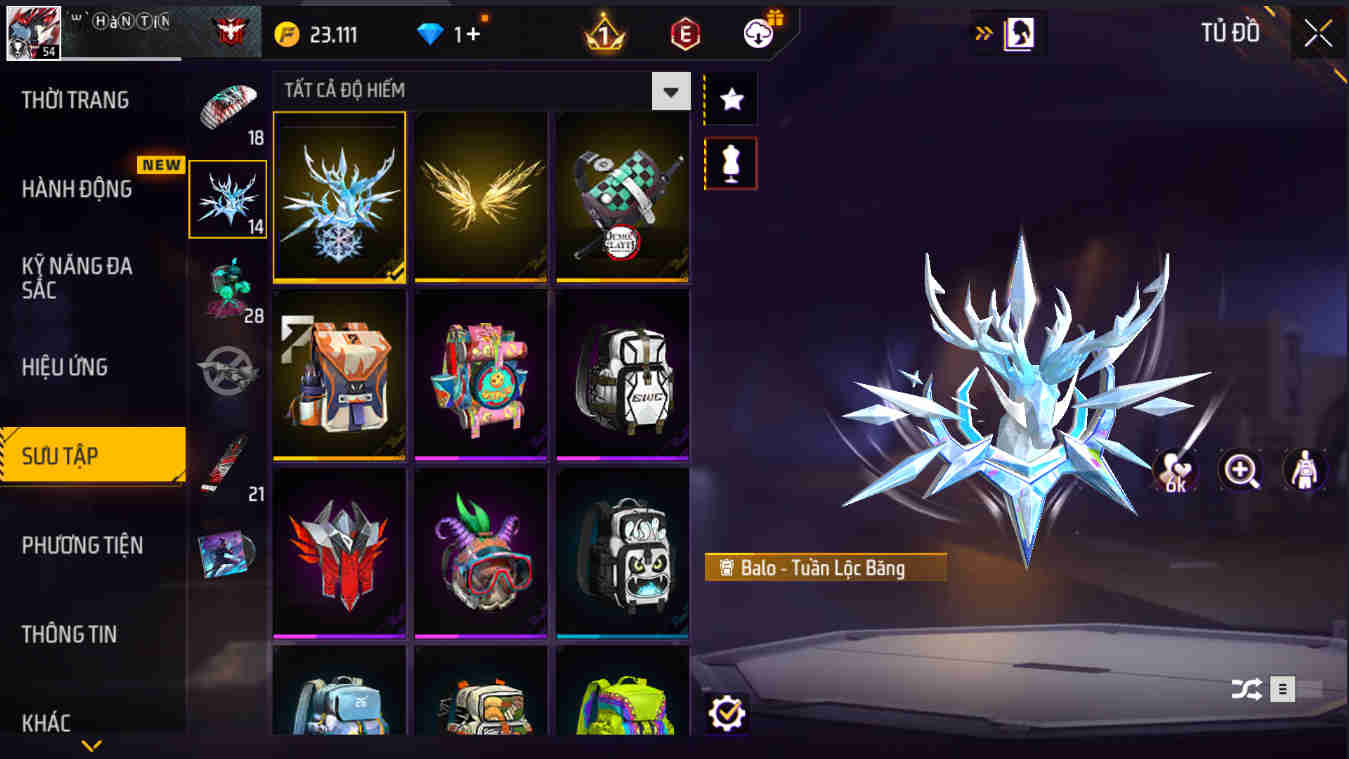1349x759 pixels.
Task: Click the double-arrow expander near TỦ ĐỒ
Action: coord(984,31)
